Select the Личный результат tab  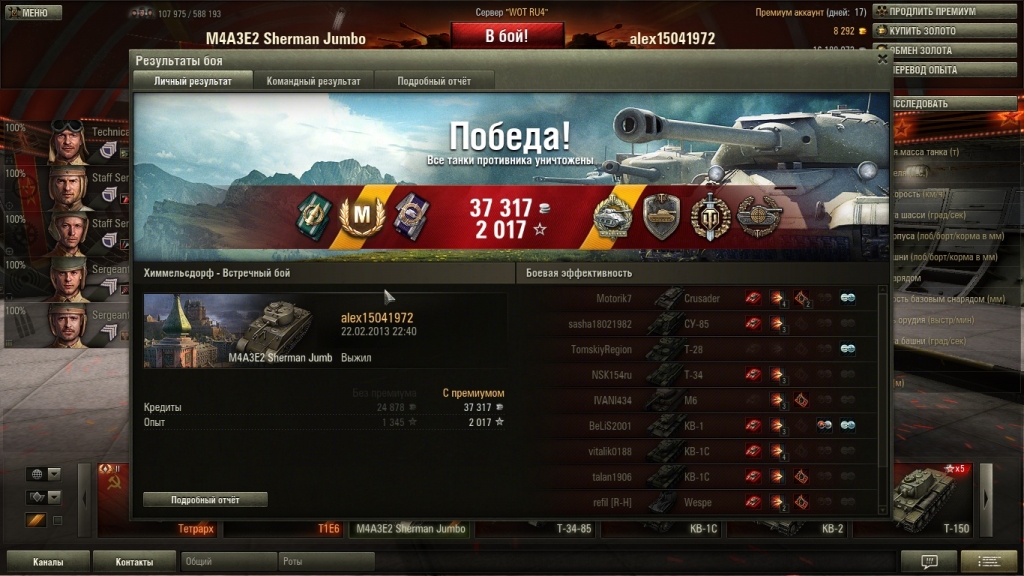tap(193, 81)
